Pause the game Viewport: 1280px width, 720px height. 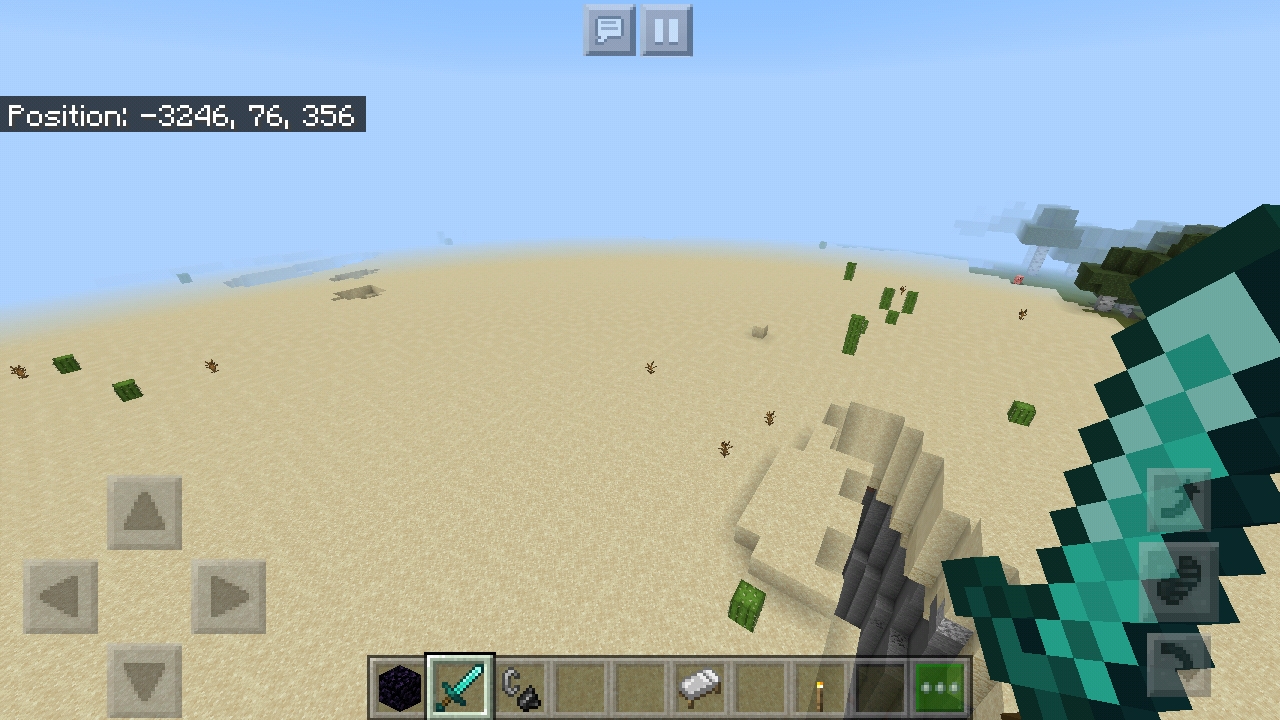pos(666,30)
